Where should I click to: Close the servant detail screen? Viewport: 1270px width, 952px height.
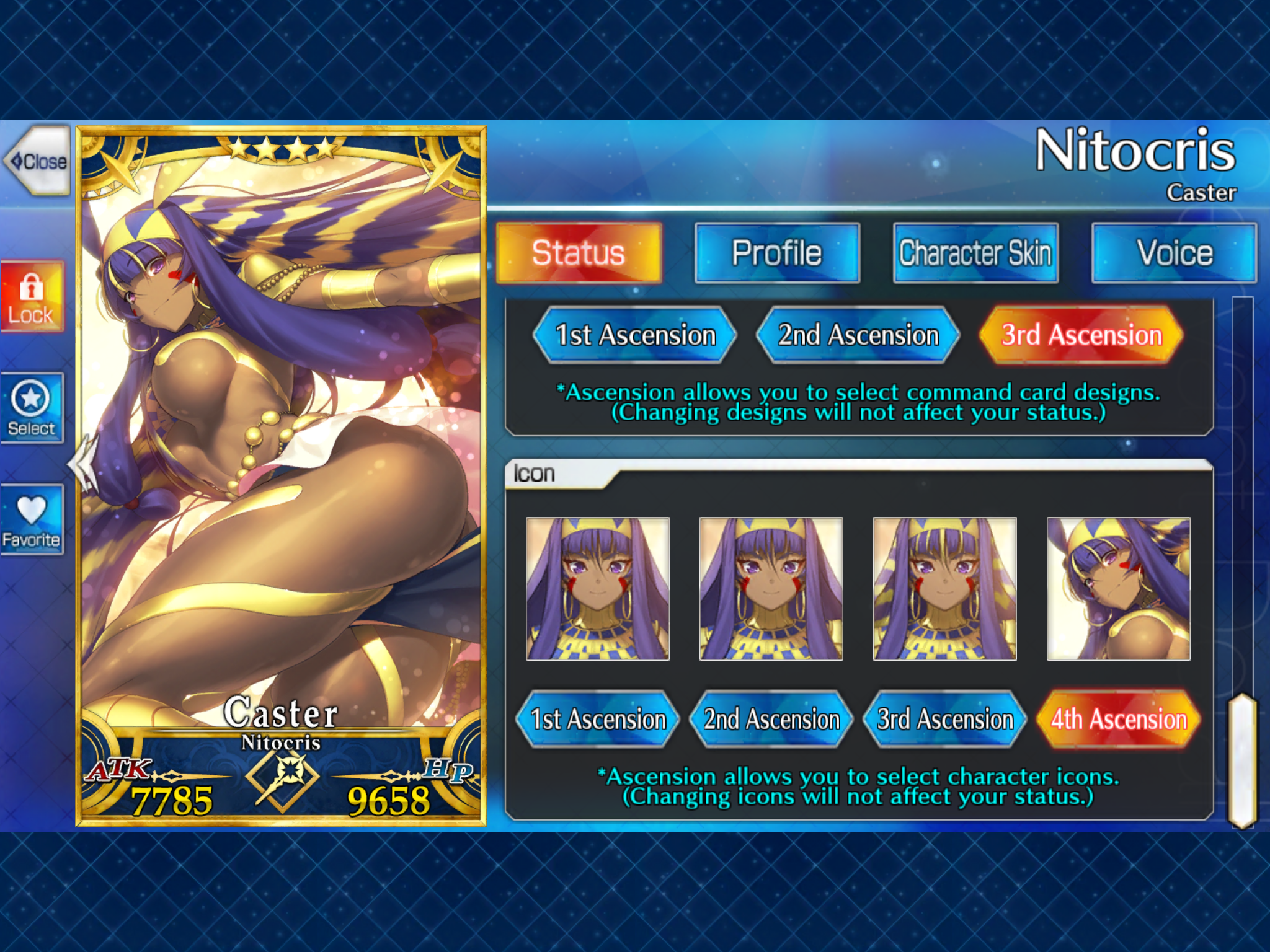[38, 161]
